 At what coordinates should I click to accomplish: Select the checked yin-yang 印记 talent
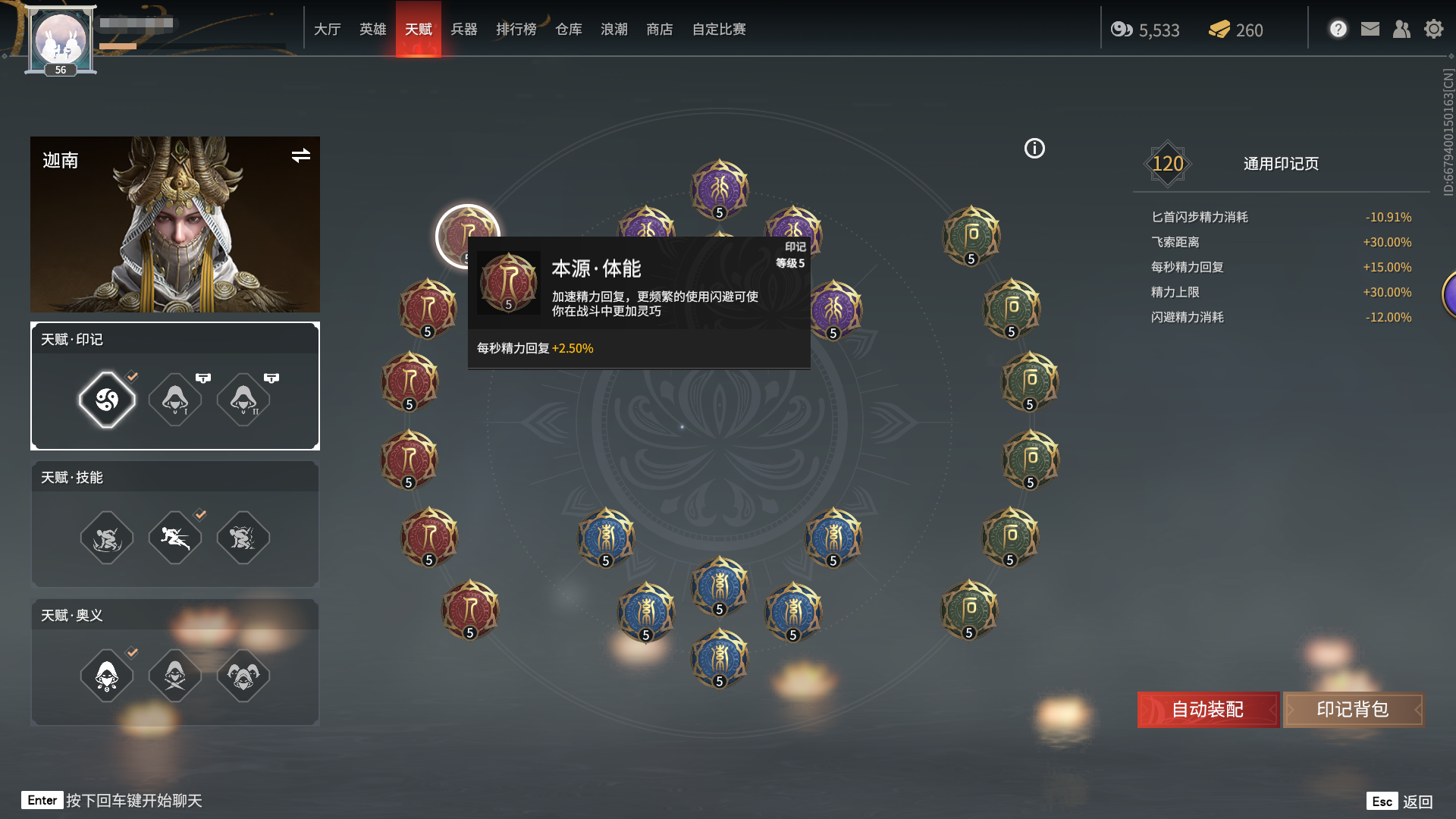(106, 400)
